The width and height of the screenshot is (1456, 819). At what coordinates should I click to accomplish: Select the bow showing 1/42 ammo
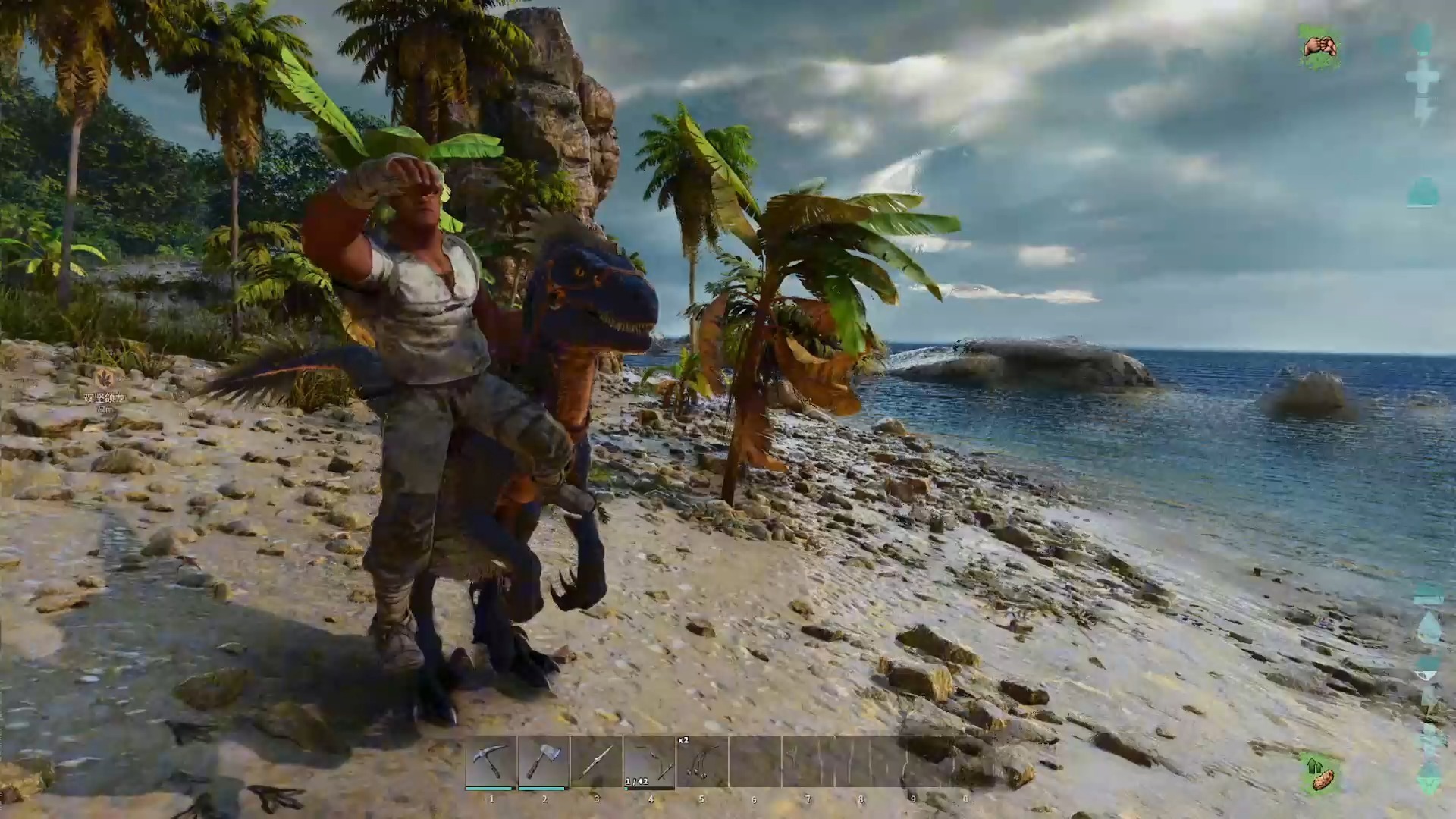pos(649,762)
